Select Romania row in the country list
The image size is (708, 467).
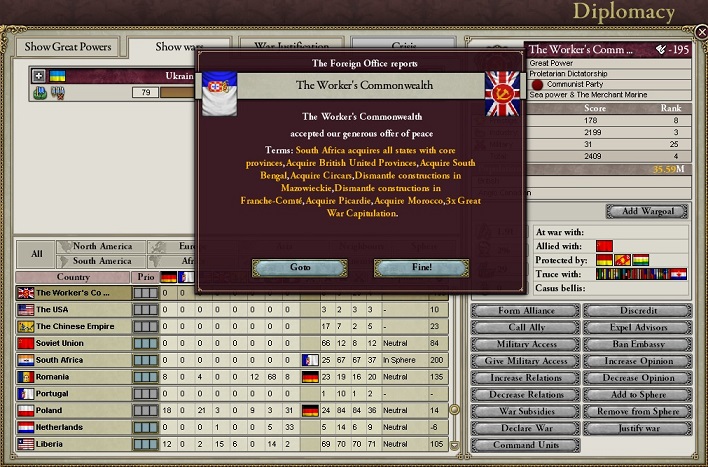pos(72,377)
